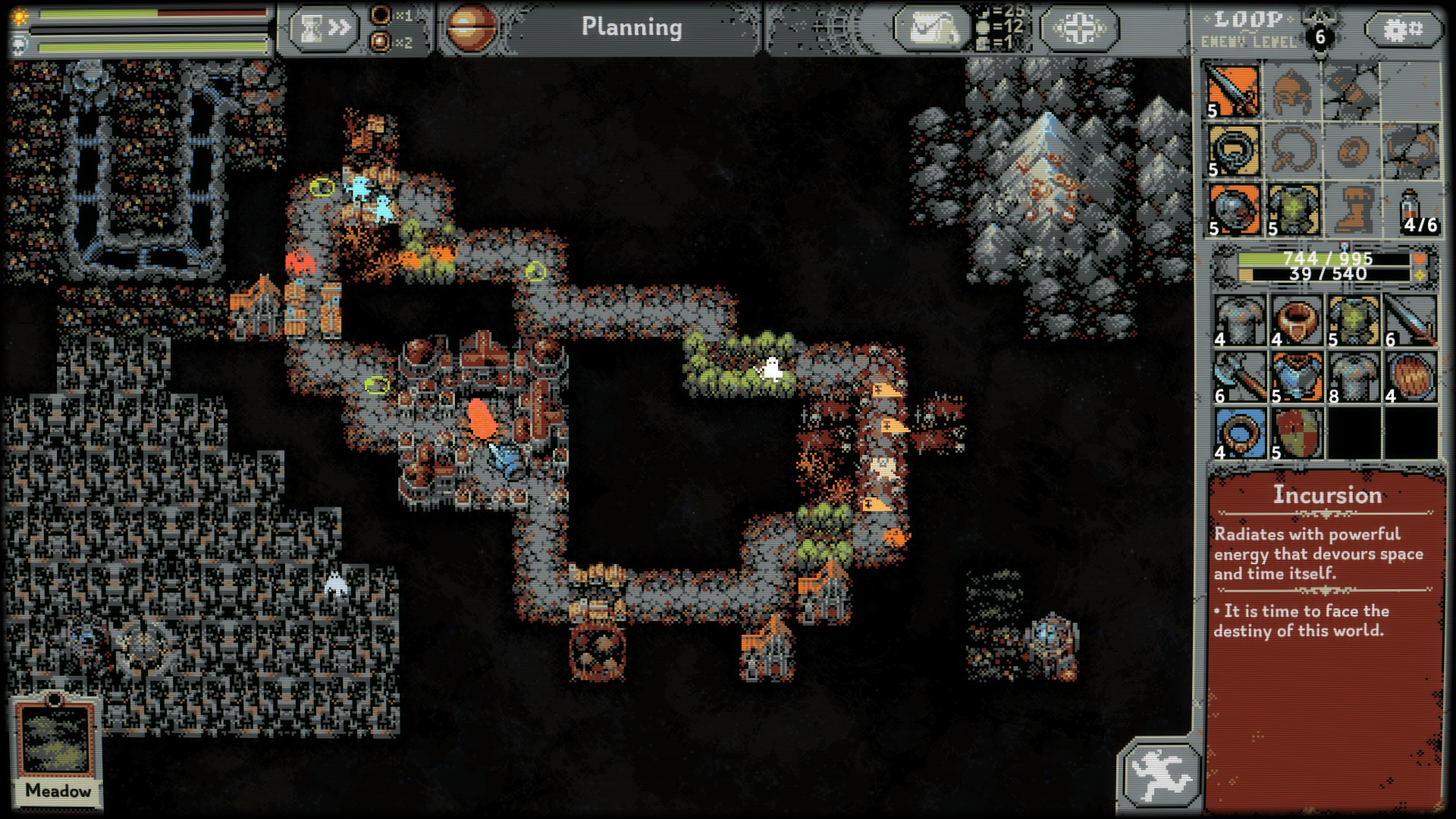The height and width of the screenshot is (819, 1456).
Task: Select the Meadow card in hand
Action: pyautogui.click(x=58, y=749)
